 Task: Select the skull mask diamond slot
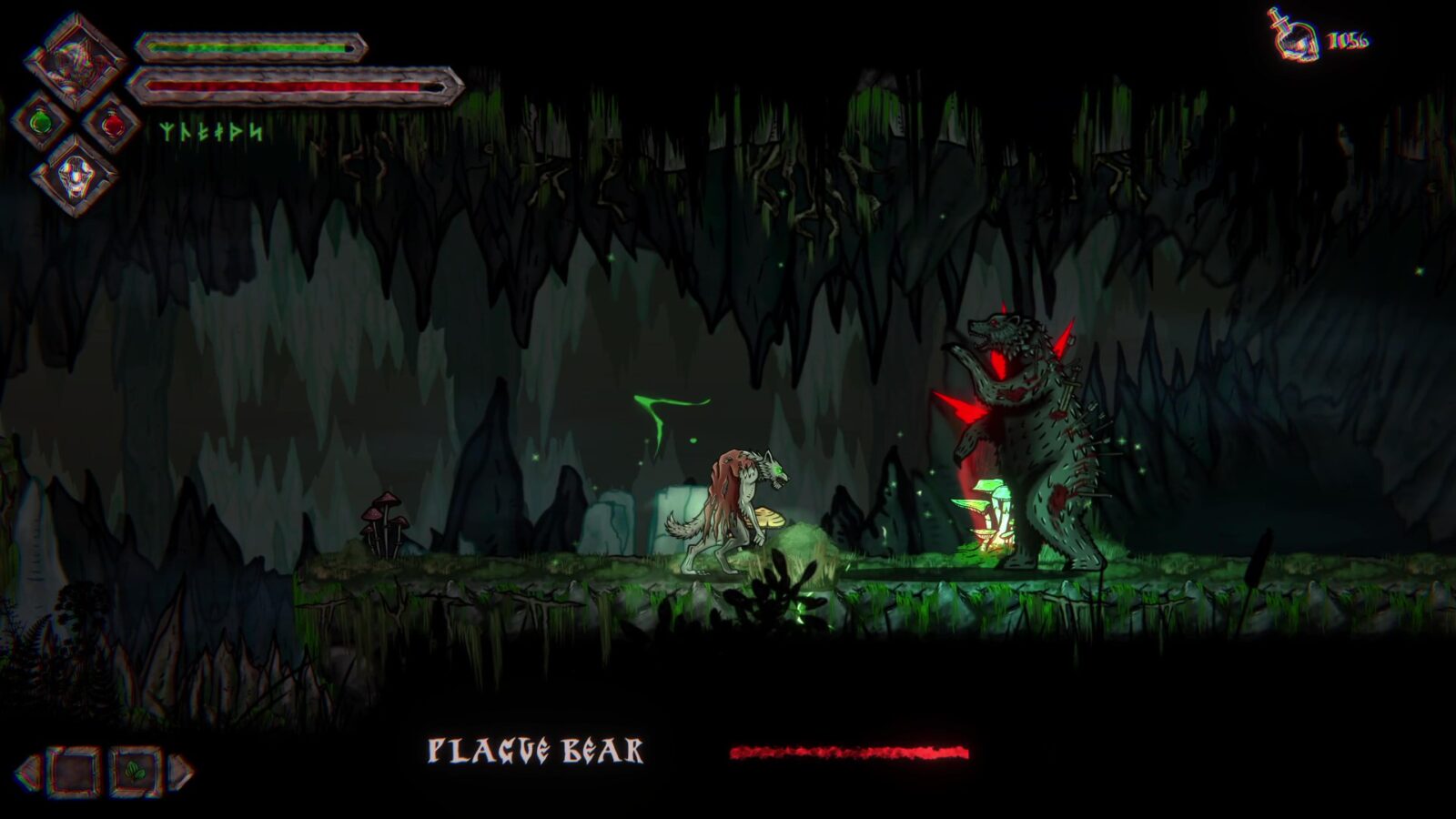[75, 174]
